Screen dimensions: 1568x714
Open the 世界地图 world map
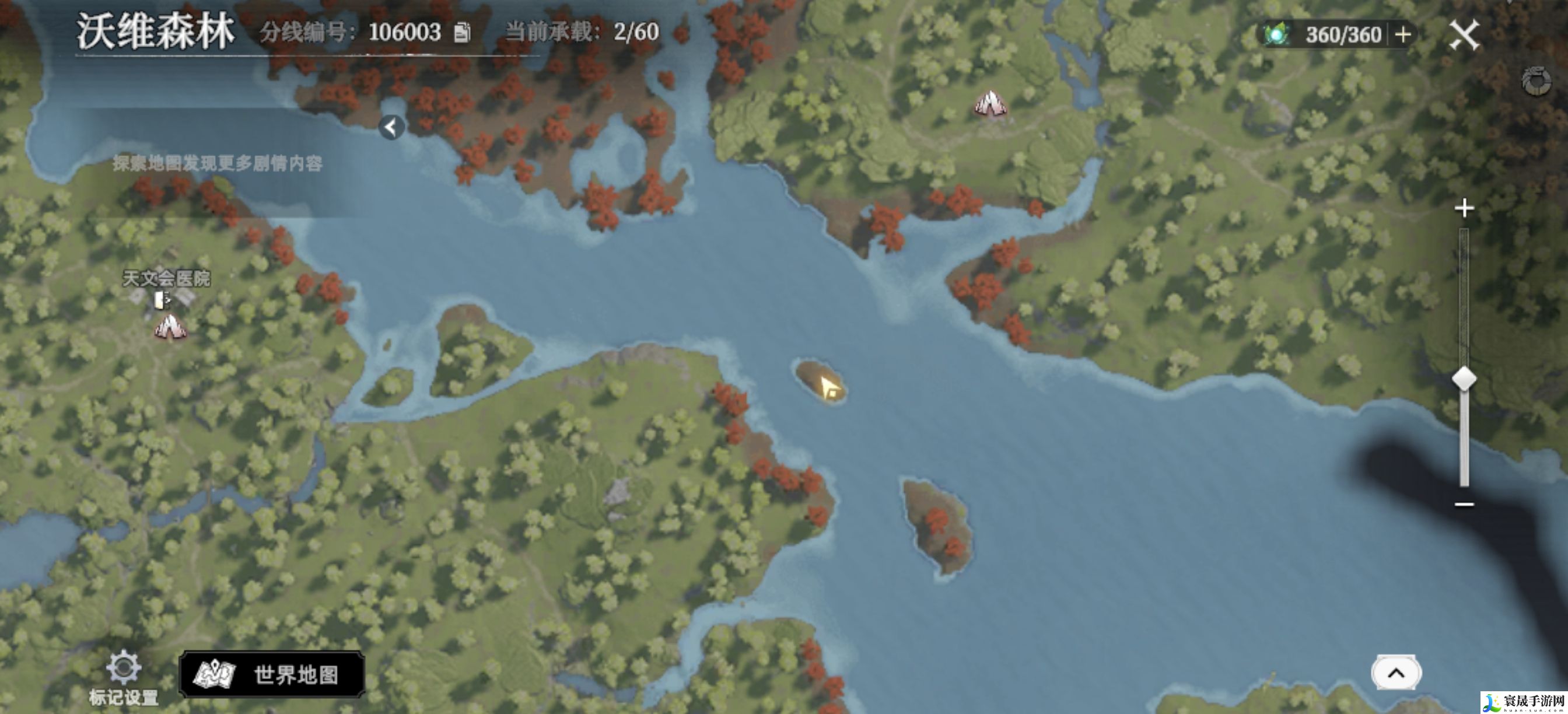272,674
